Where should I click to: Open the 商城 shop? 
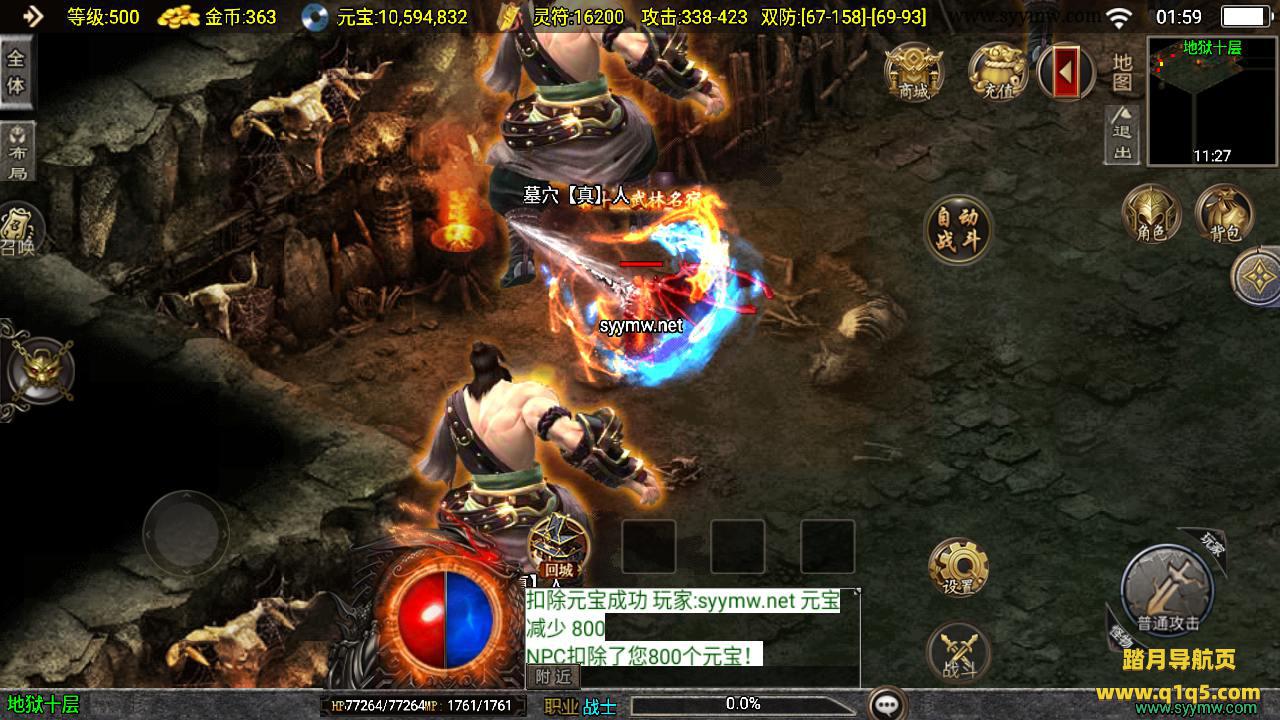pyautogui.click(x=914, y=70)
